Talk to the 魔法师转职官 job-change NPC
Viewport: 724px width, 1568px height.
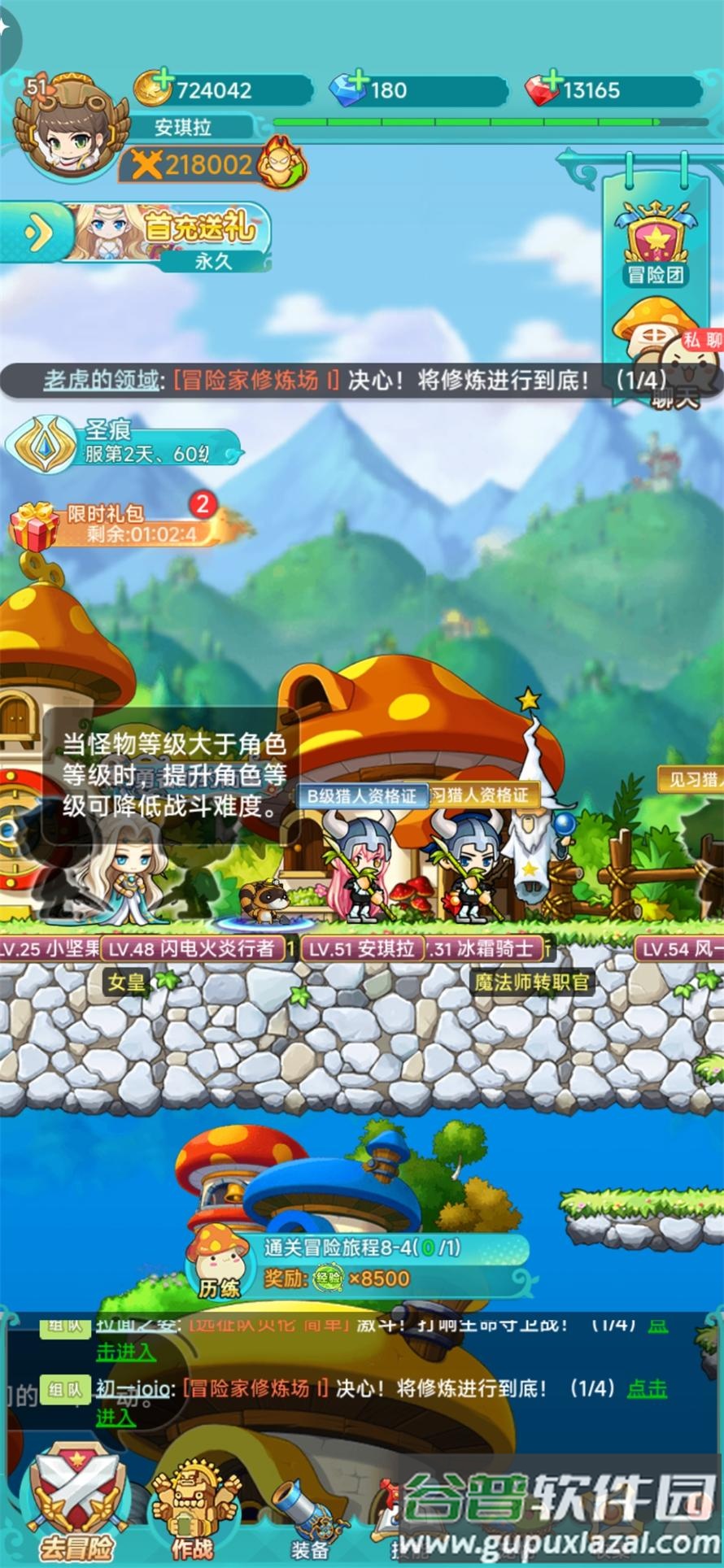(x=532, y=982)
